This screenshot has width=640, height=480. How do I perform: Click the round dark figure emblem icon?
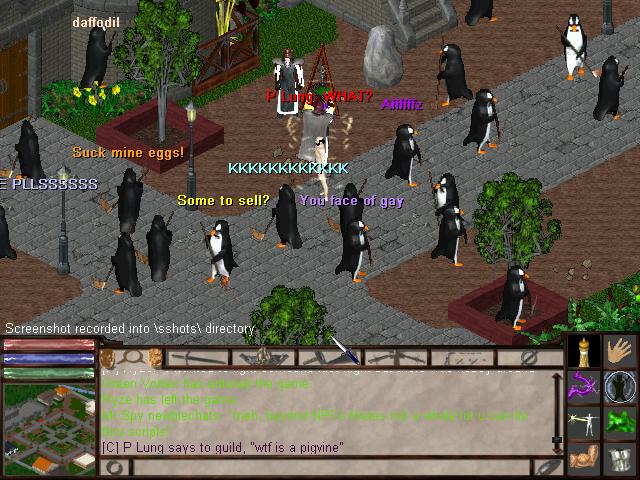(622, 387)
